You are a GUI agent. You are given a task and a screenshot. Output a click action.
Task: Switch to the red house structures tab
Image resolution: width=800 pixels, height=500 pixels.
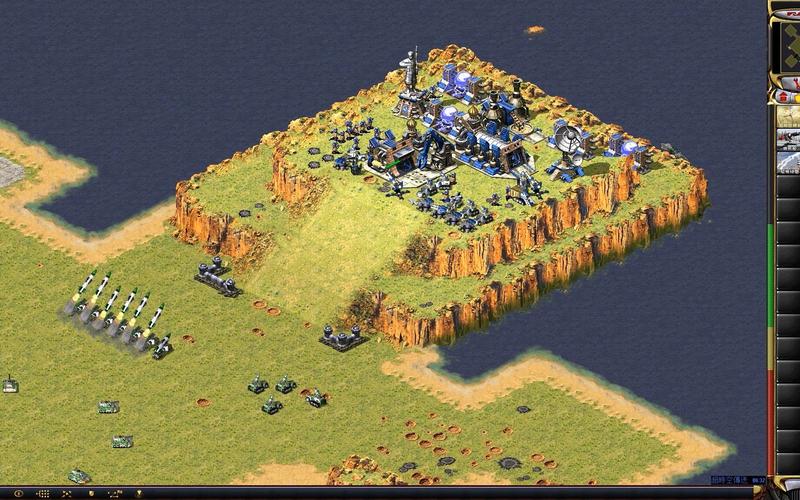[x=785, y=98]
